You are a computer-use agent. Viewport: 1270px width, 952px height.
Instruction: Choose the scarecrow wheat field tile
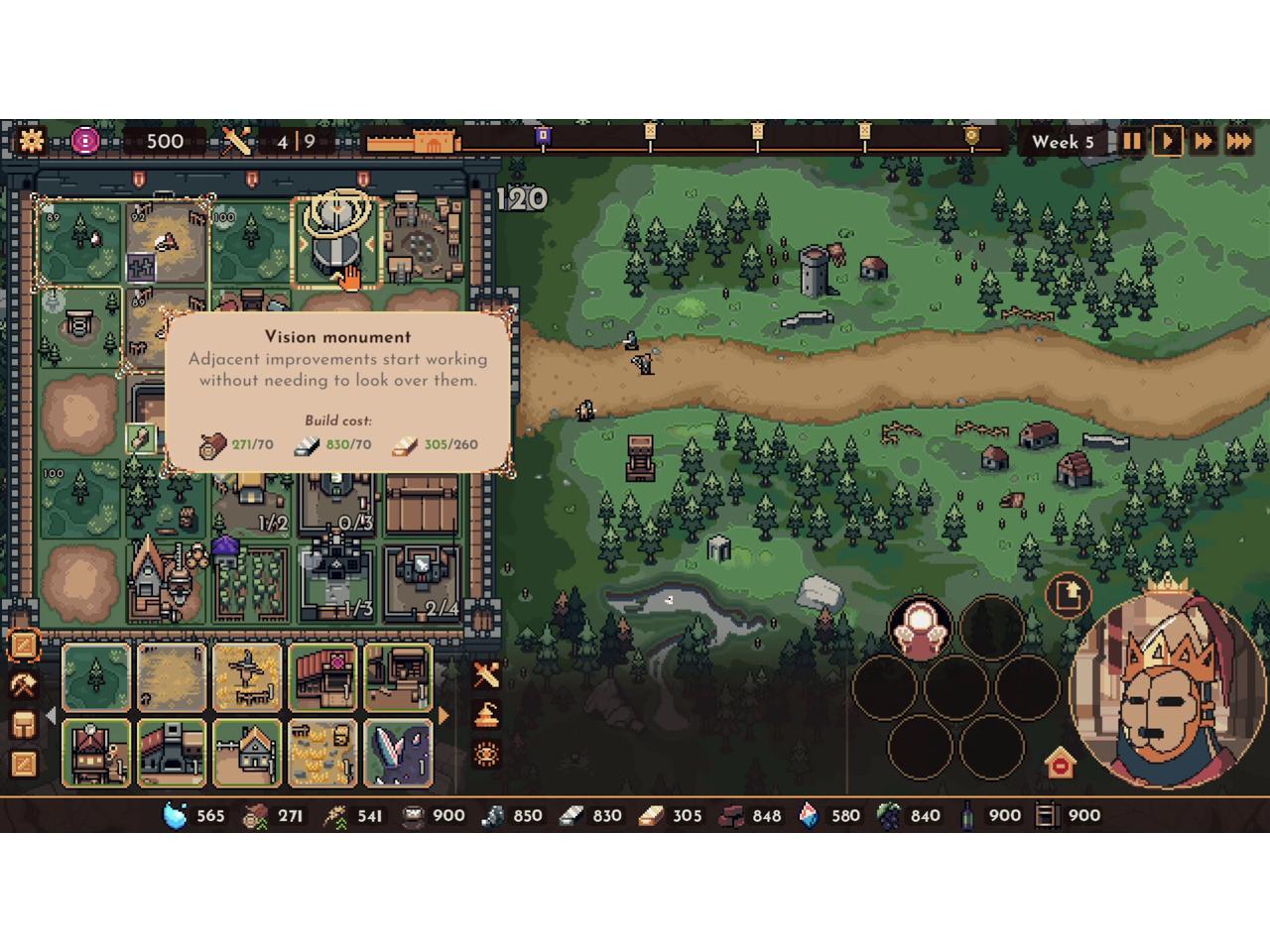click(x=247, y=678)
